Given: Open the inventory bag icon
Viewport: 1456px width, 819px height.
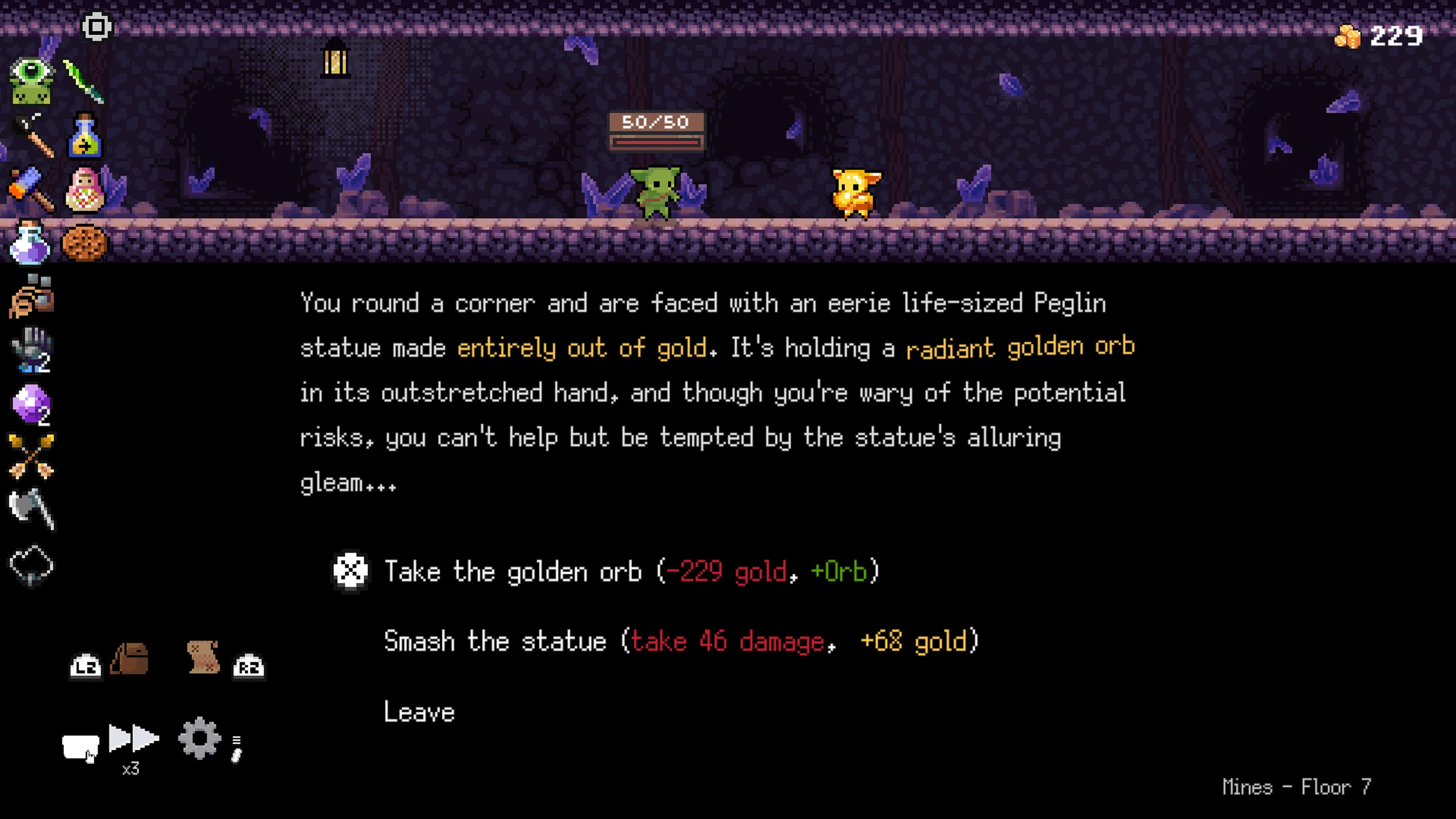Looking at the screenshot, I should [x=129, y=659].
